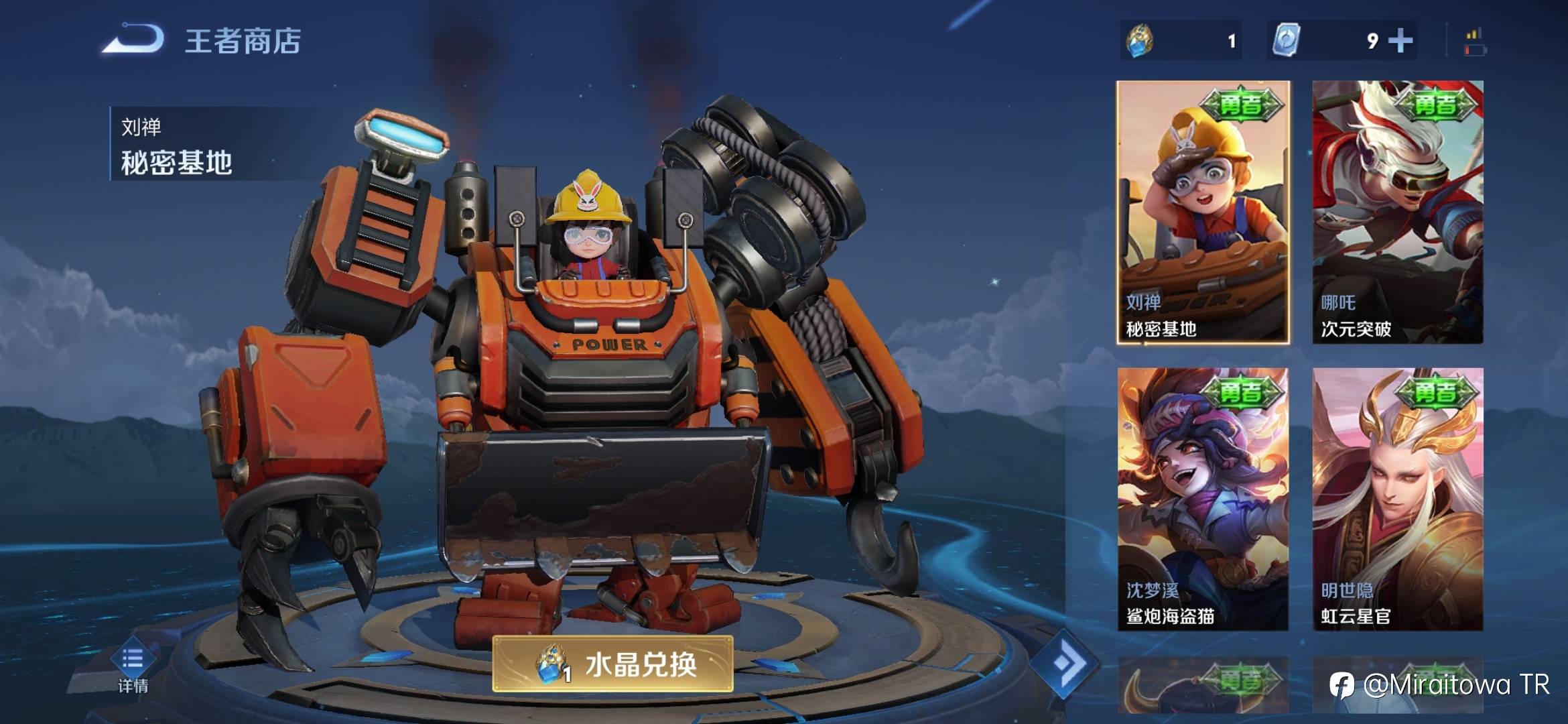View the 明世隐 虹云星官 skin card

1397,499
